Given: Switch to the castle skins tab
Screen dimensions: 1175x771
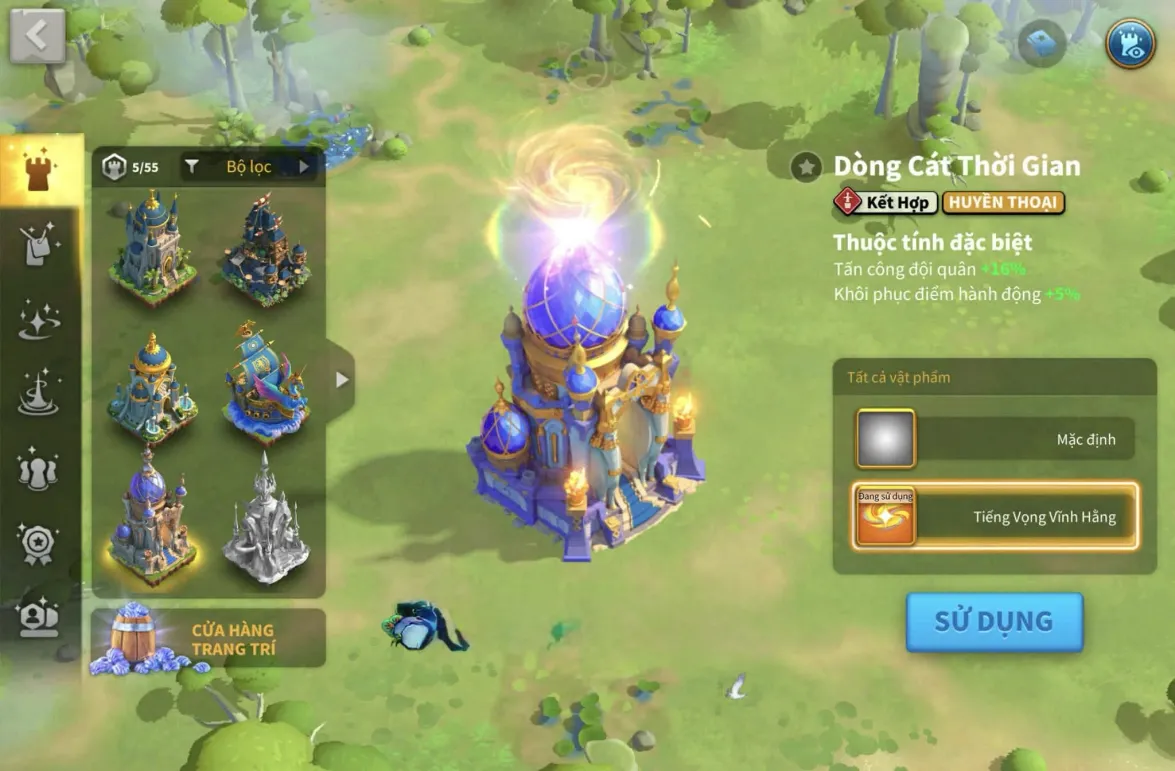Looking at the screenshot, I should (x=40, y=171).
